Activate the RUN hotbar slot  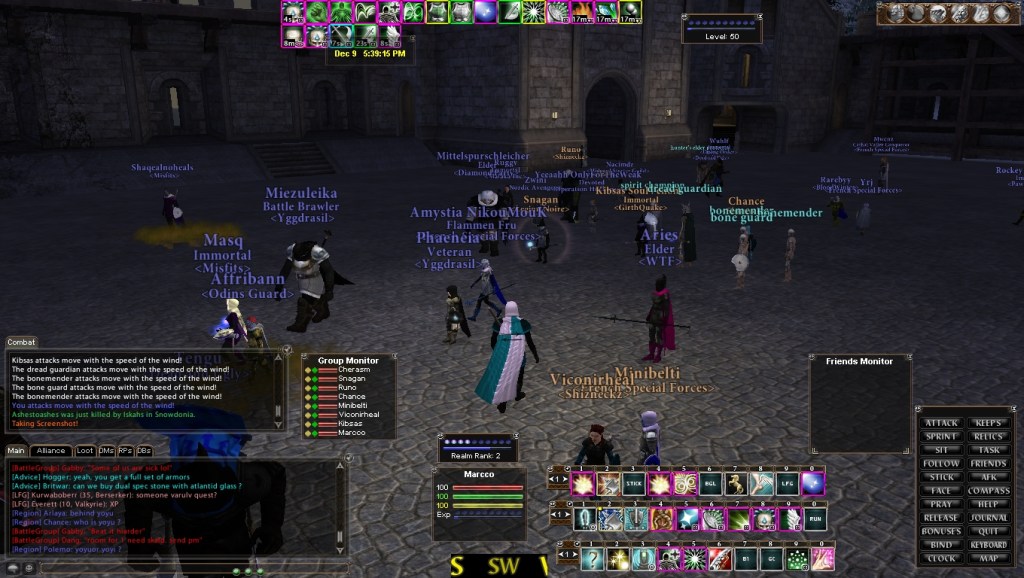click(815, 519)
